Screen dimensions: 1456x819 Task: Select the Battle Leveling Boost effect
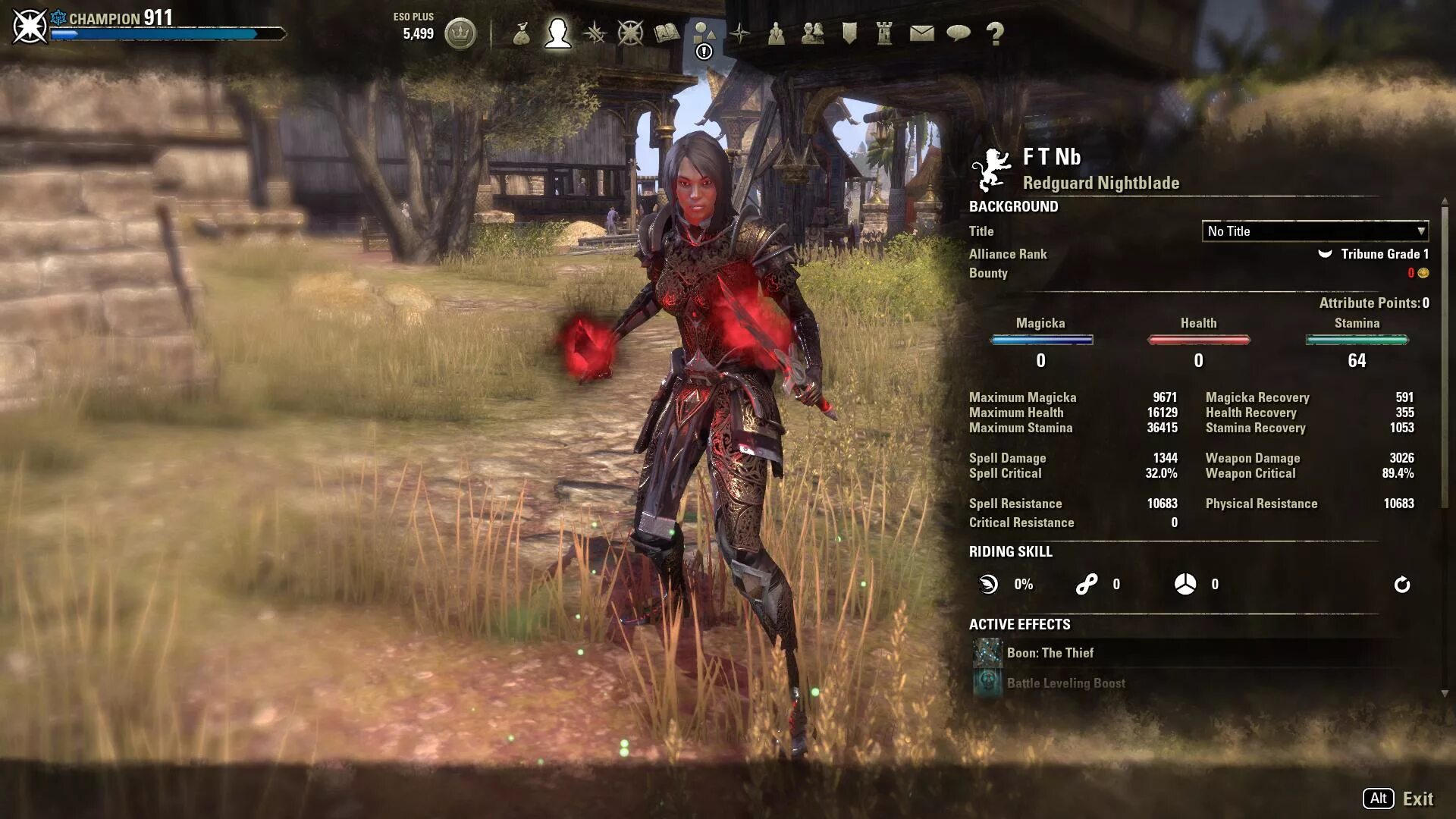pos(1065,683)
